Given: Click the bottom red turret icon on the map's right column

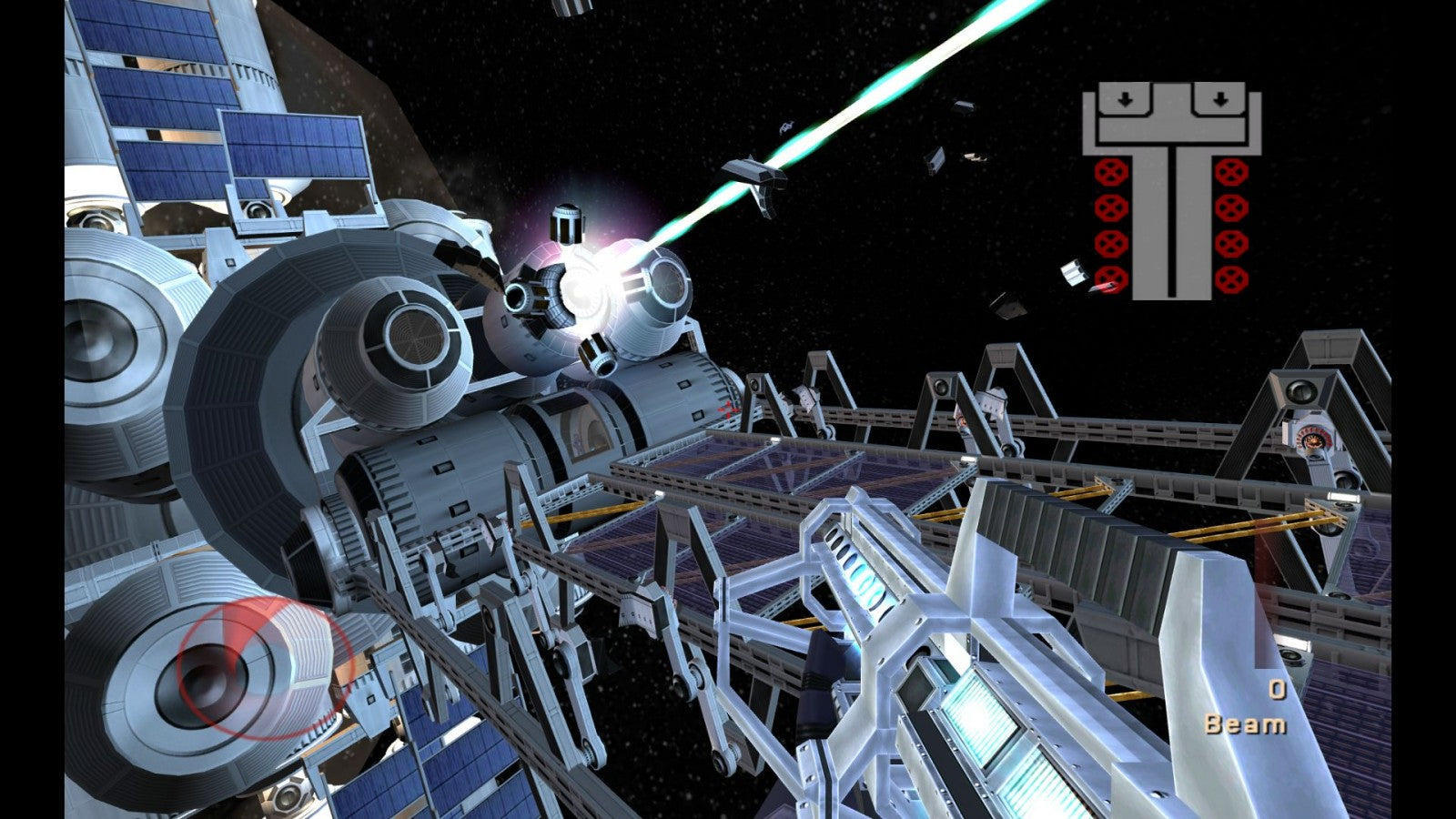Looking at the screenshot, I should tap(1231, 278).
